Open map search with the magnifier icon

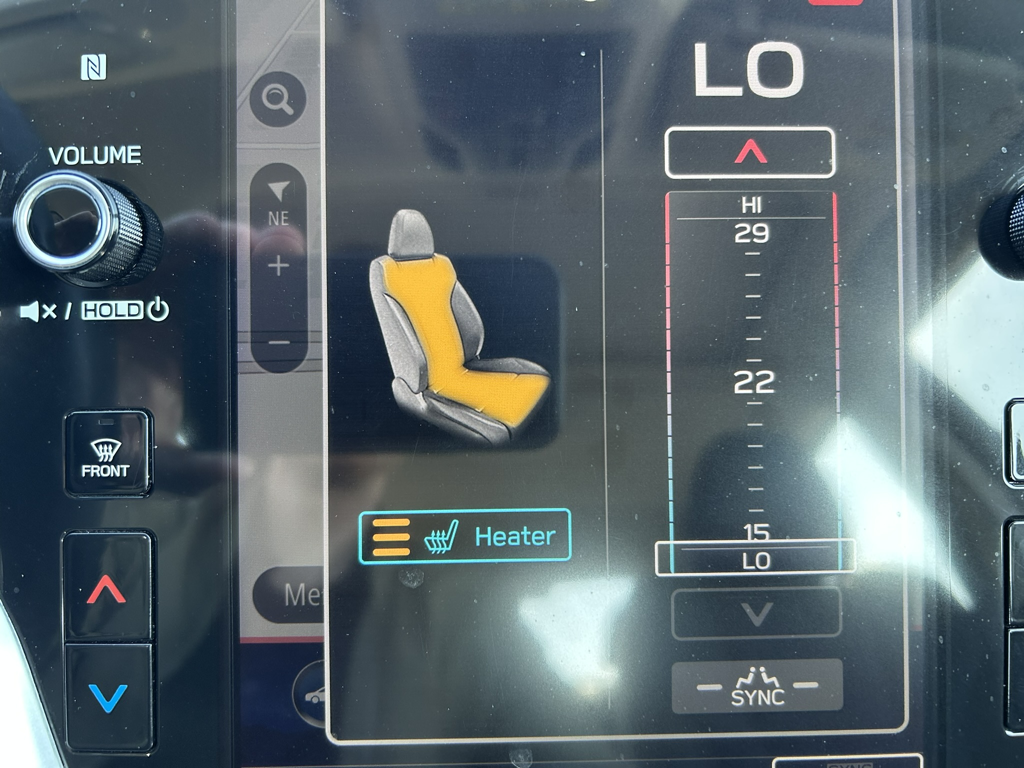click(x=277, y=99)
